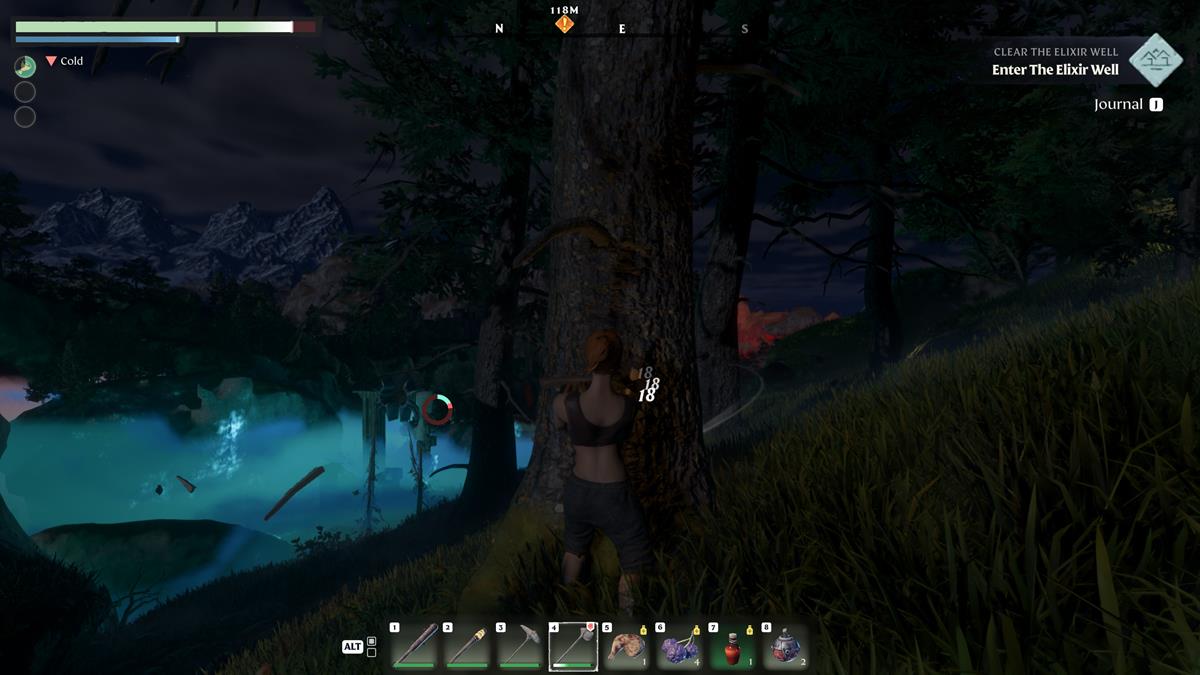
Task: Click the Enter The Elixir Well objective
Action: click(1055, 70)
